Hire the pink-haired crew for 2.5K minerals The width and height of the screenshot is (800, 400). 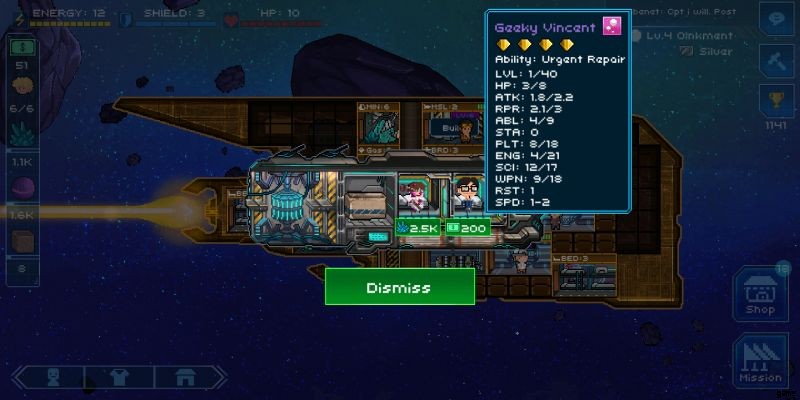(419, 228)
